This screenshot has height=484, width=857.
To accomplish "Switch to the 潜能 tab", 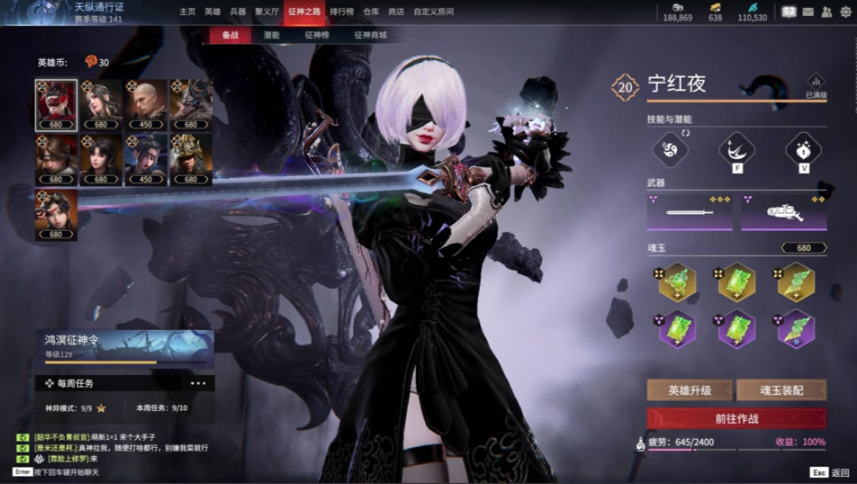I will (x=272, y=35).
